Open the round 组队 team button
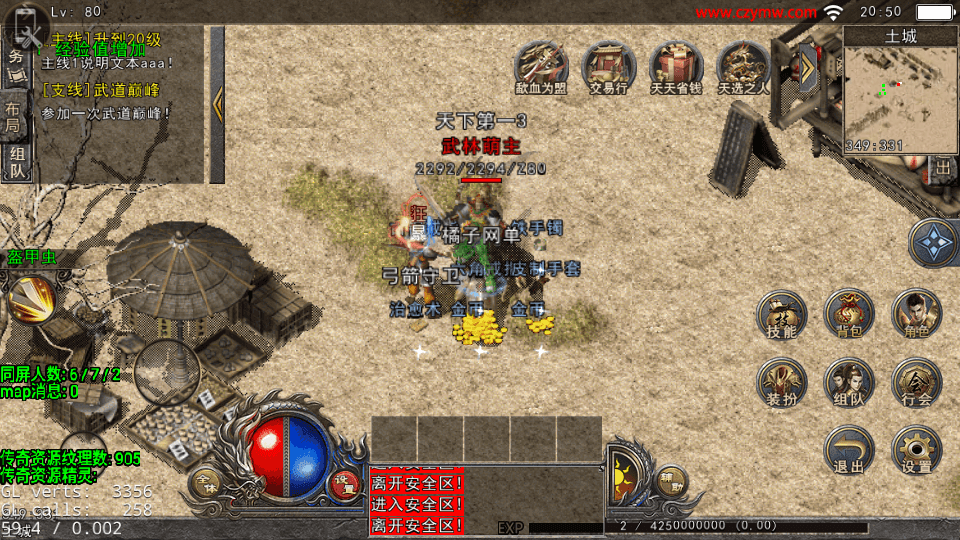The image size is (960, 540). point(849,383)
